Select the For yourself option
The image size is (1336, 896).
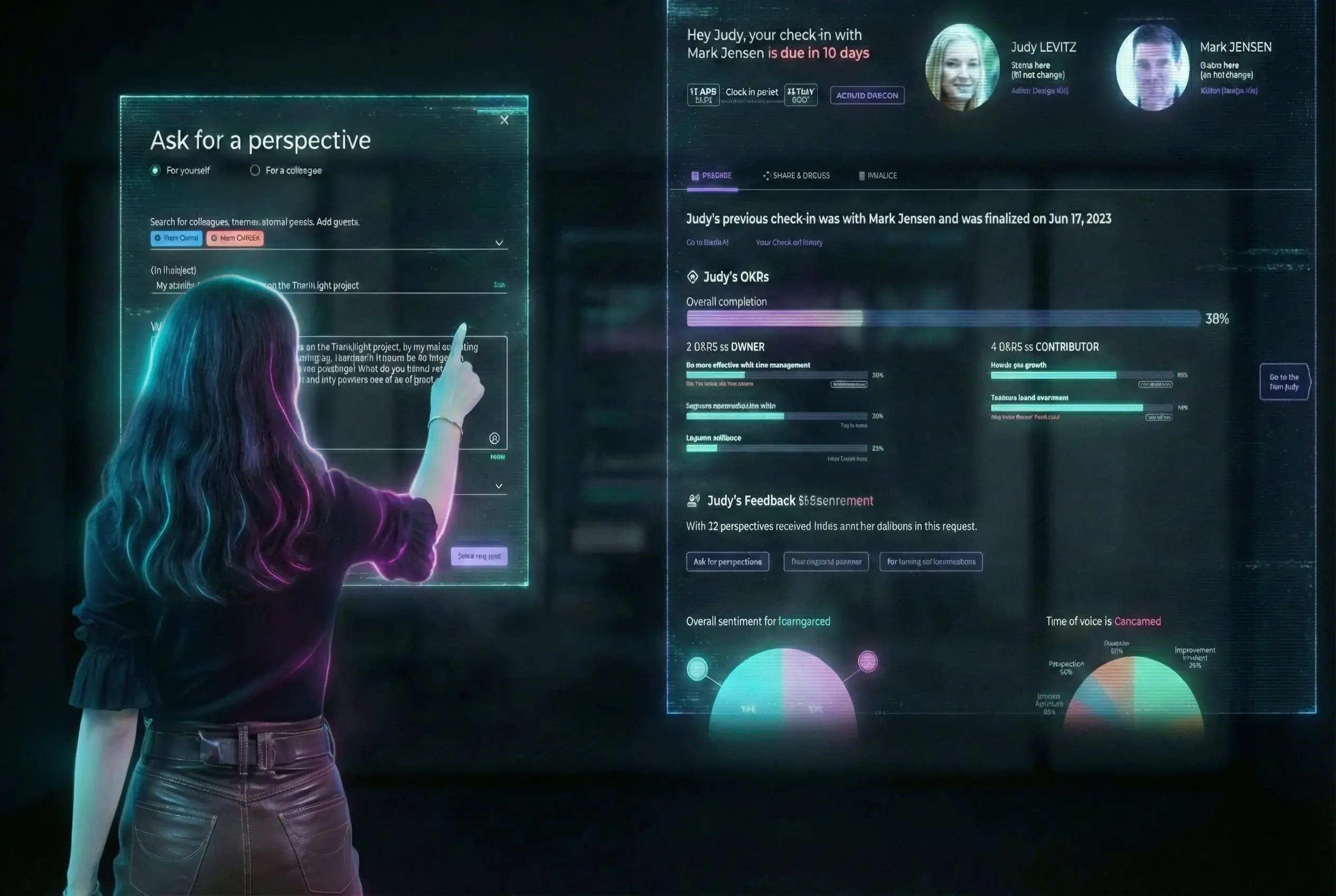click(x=155, y=170)
